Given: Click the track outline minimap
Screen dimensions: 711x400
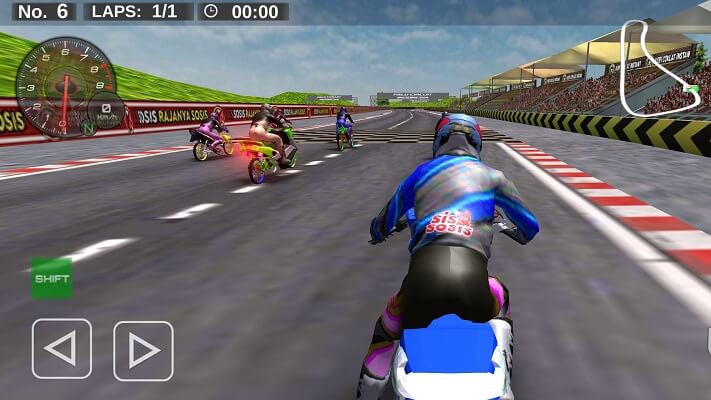Looking at the screenshot, I should [x=660, y=68].
